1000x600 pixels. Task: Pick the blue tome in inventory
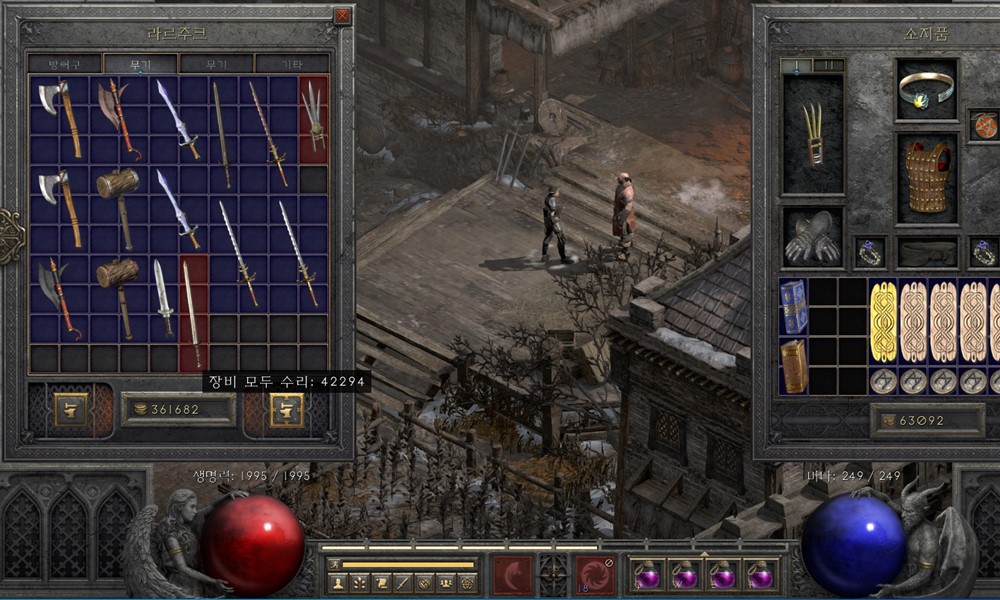click(794, 306)
